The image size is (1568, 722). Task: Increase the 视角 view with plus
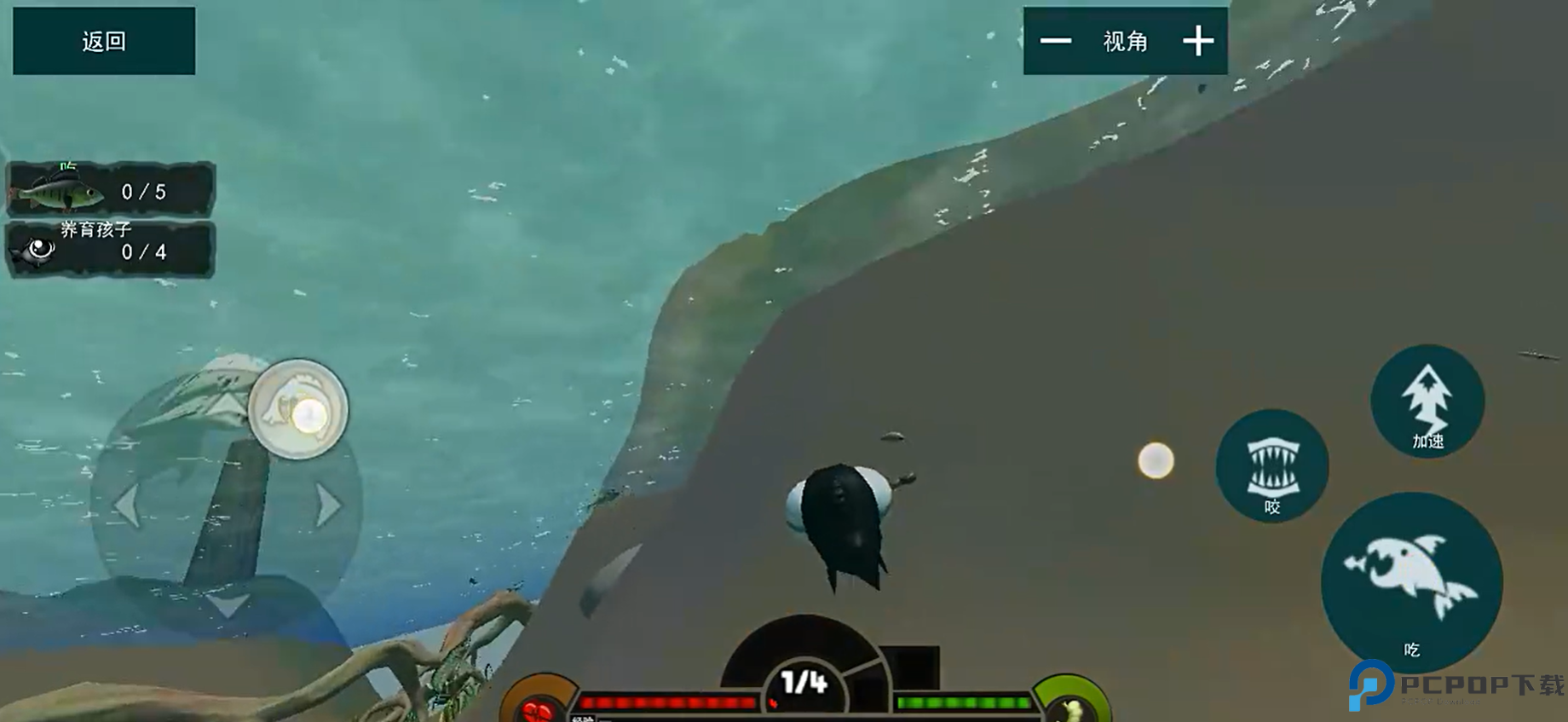[1197, 41]
